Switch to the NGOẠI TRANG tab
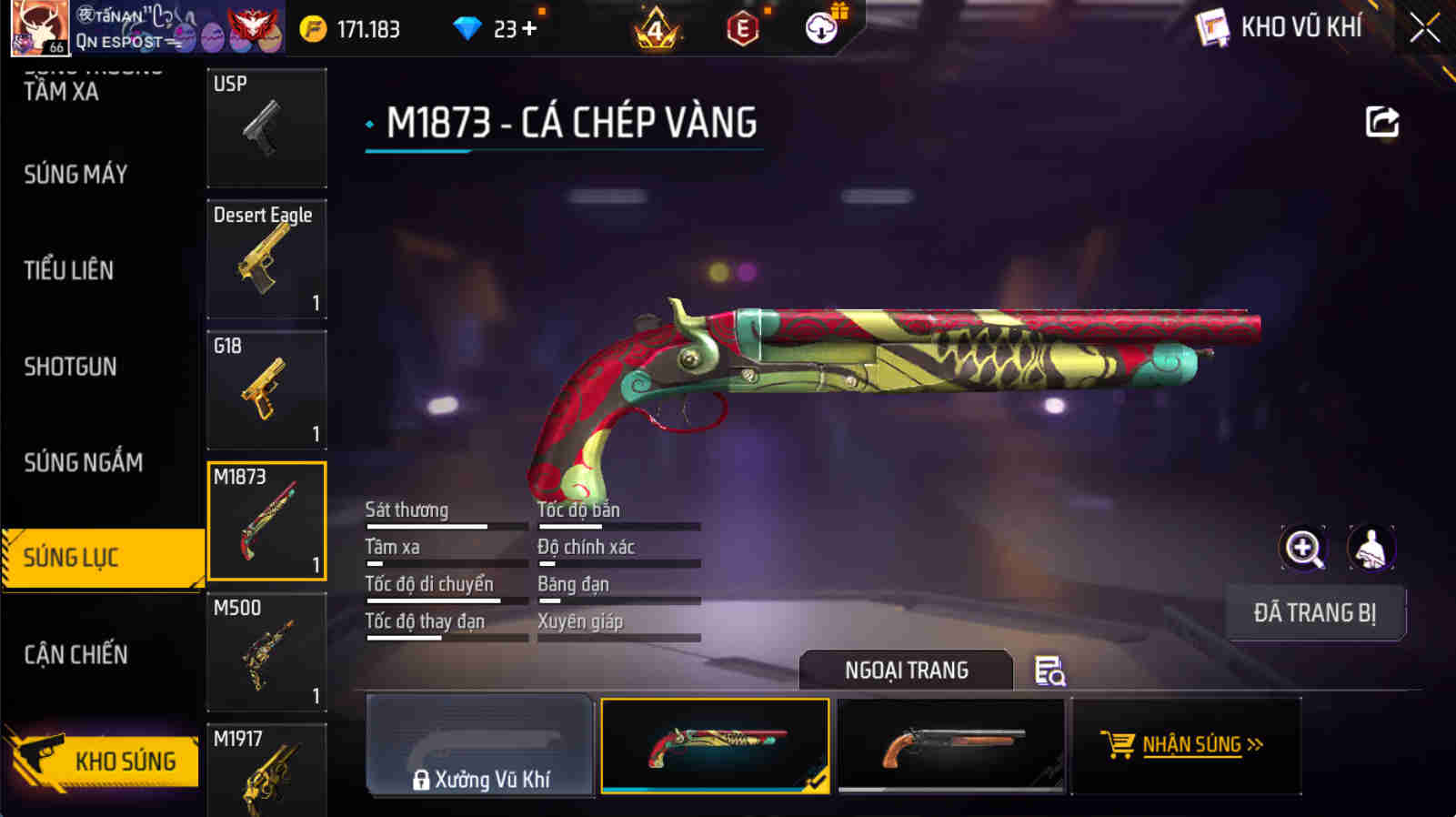 coord(905,670)
